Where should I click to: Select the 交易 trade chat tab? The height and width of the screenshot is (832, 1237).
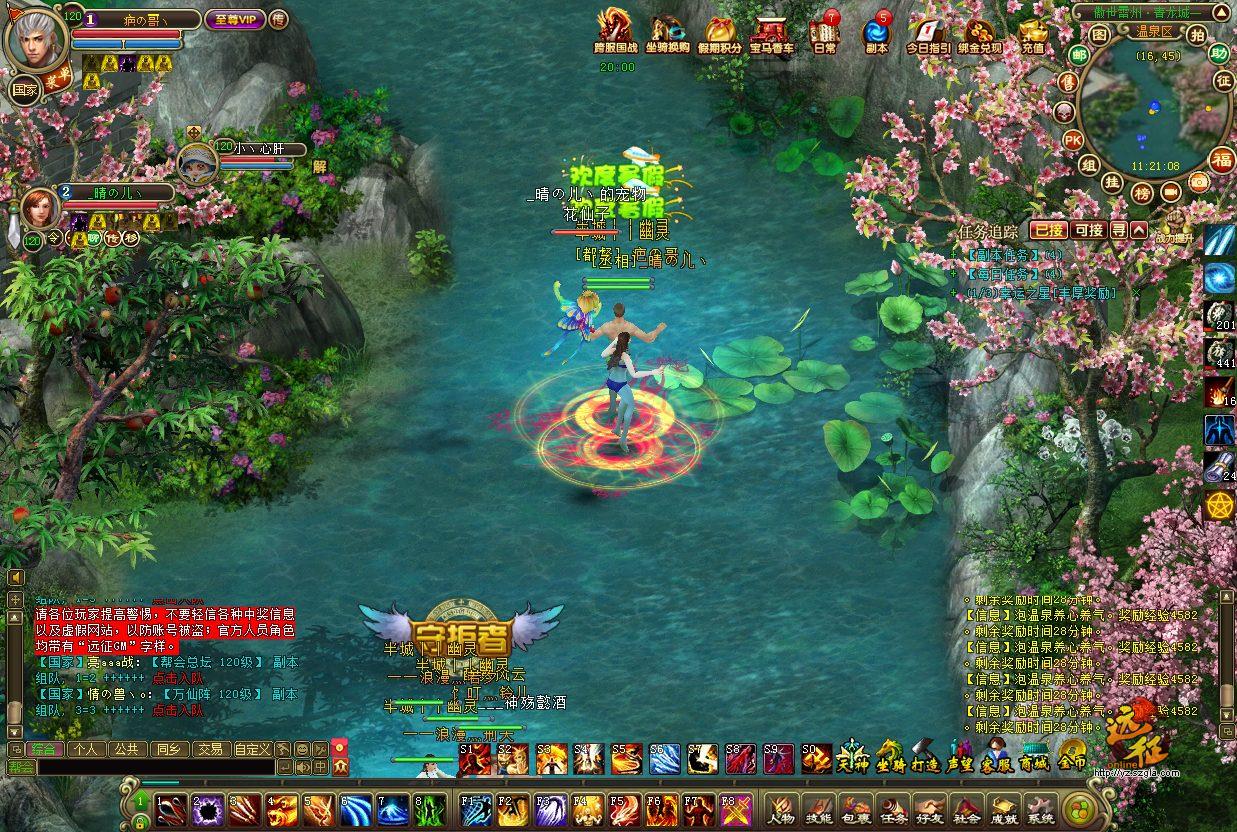[209, 748]
